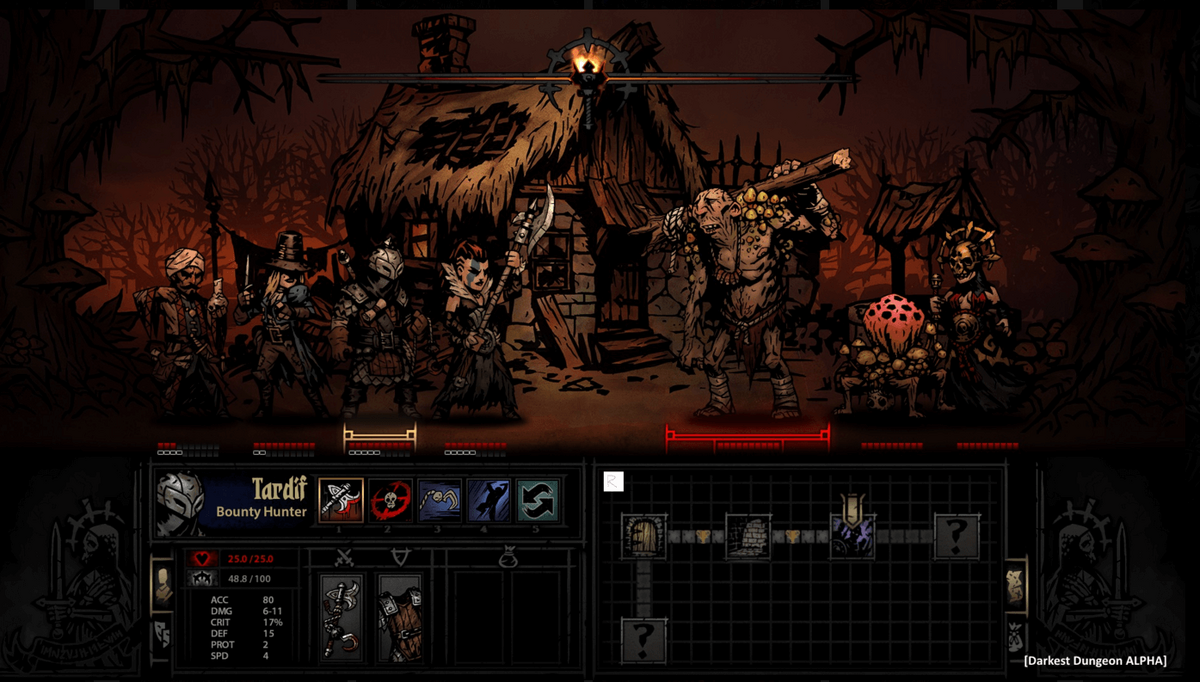Inspect the equipped axe weapon slot
This screenshot has height=682, width=1200.
pyautogui.click(x=342, y=617)
